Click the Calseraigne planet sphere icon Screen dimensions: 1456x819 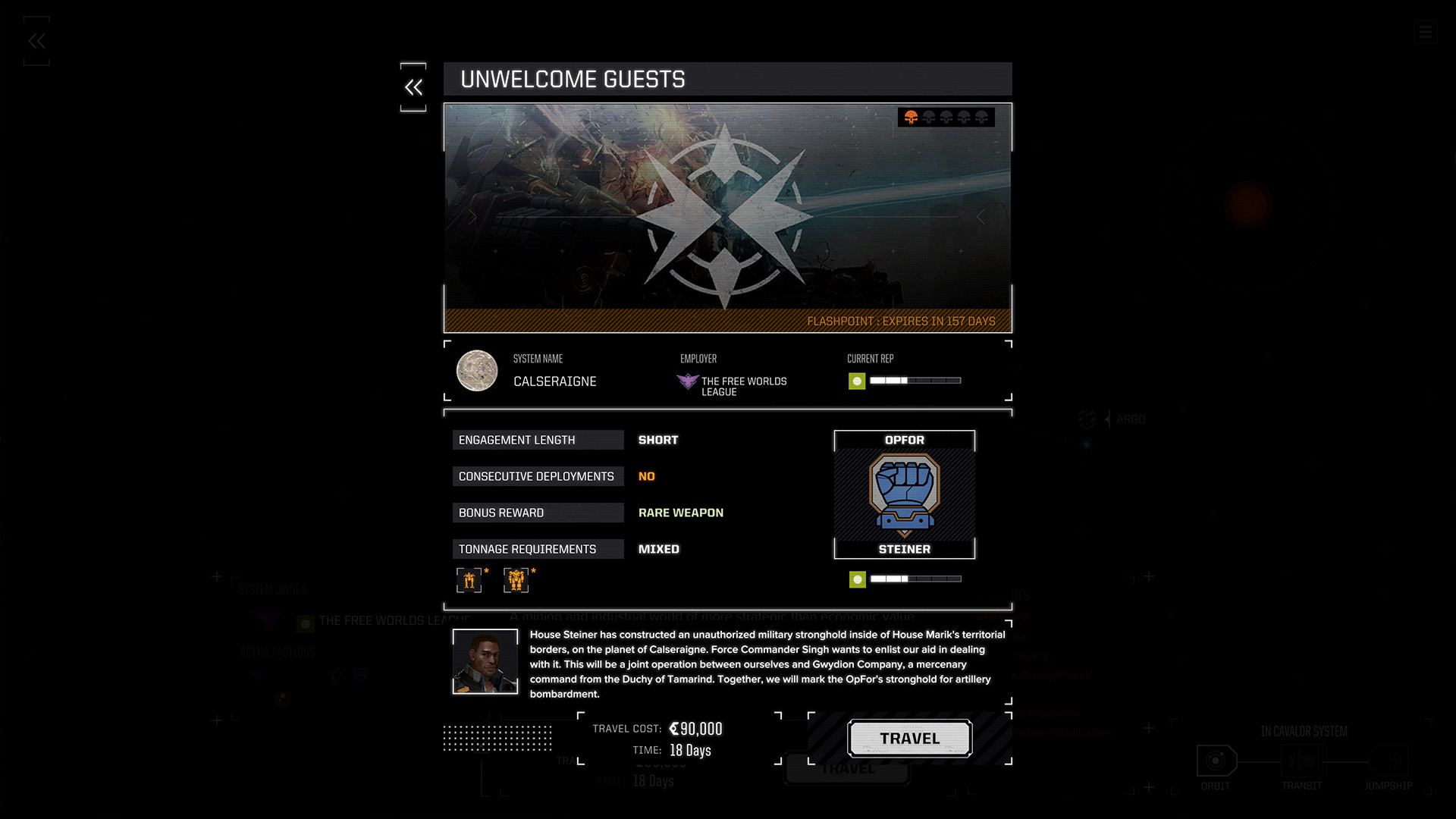click(x=476, y=372)
